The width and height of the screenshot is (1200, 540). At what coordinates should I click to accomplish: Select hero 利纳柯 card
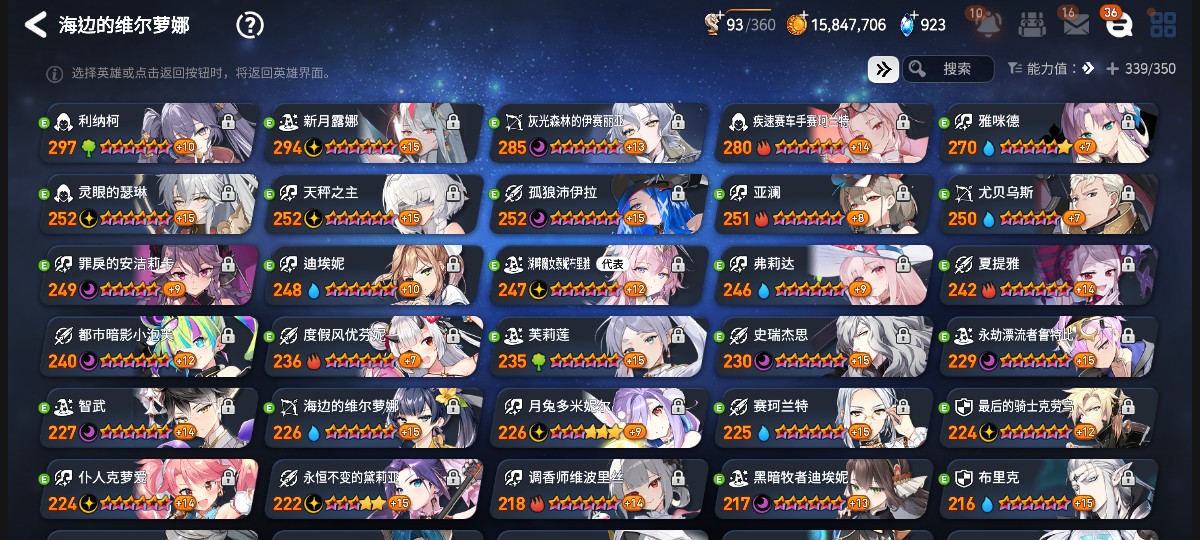pyautogui.click(x=150, y=133)
